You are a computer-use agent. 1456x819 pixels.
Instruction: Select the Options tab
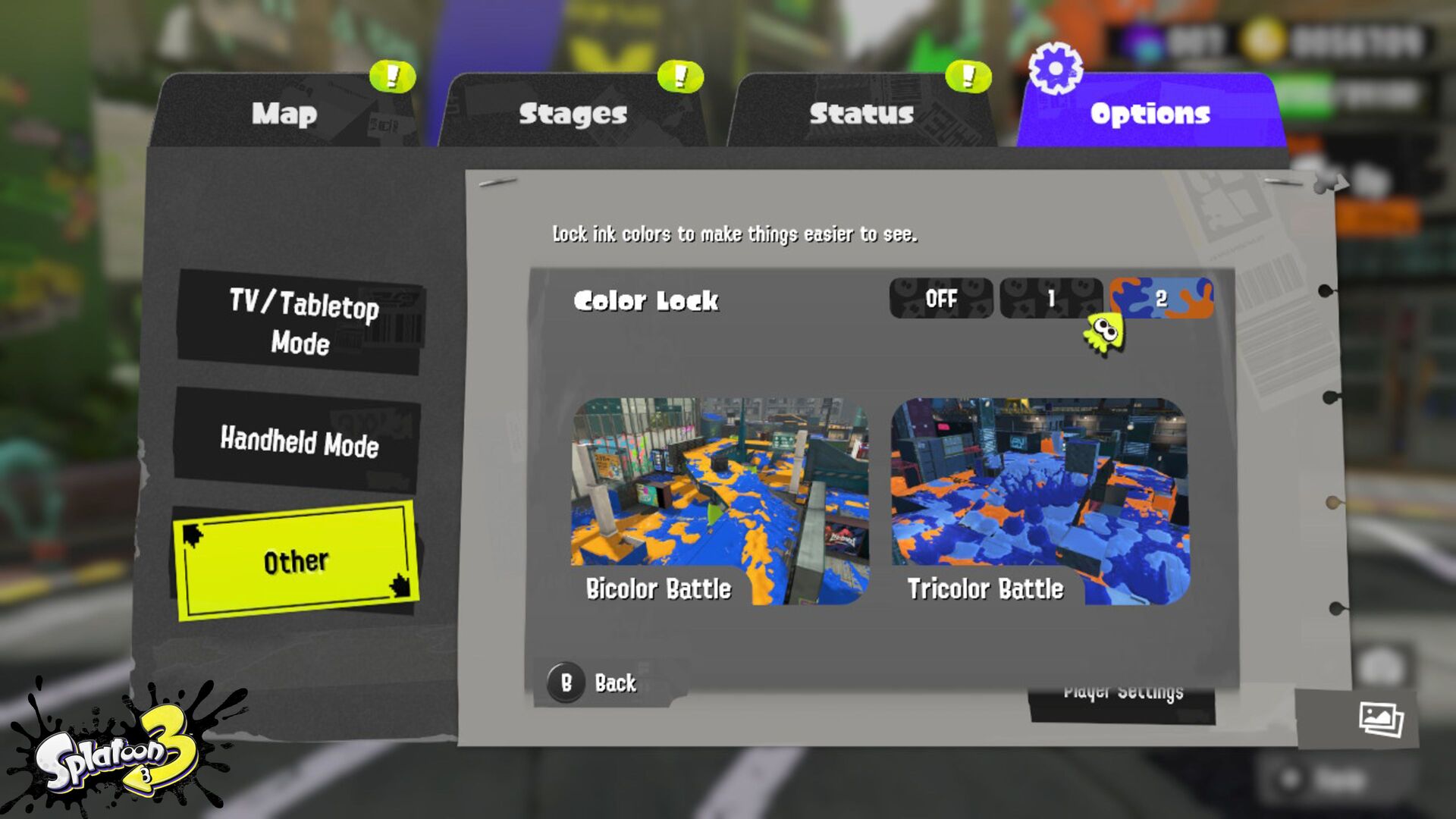tap(1150, 114)
